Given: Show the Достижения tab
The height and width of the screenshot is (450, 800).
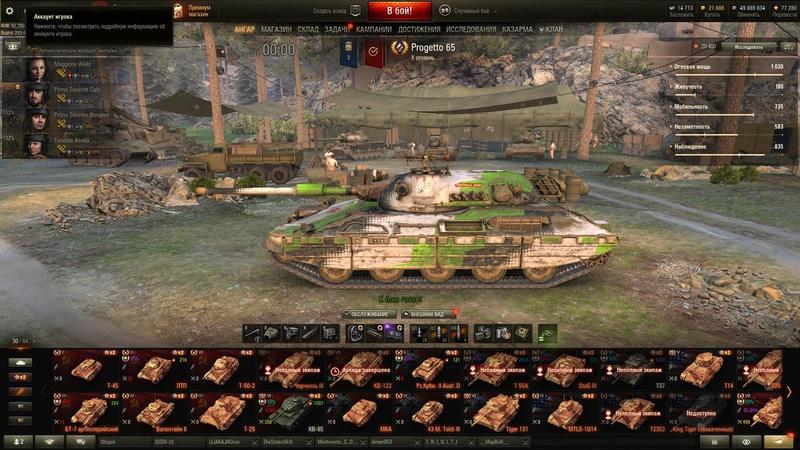Looking at the screenshot, I should pos(419,30).
